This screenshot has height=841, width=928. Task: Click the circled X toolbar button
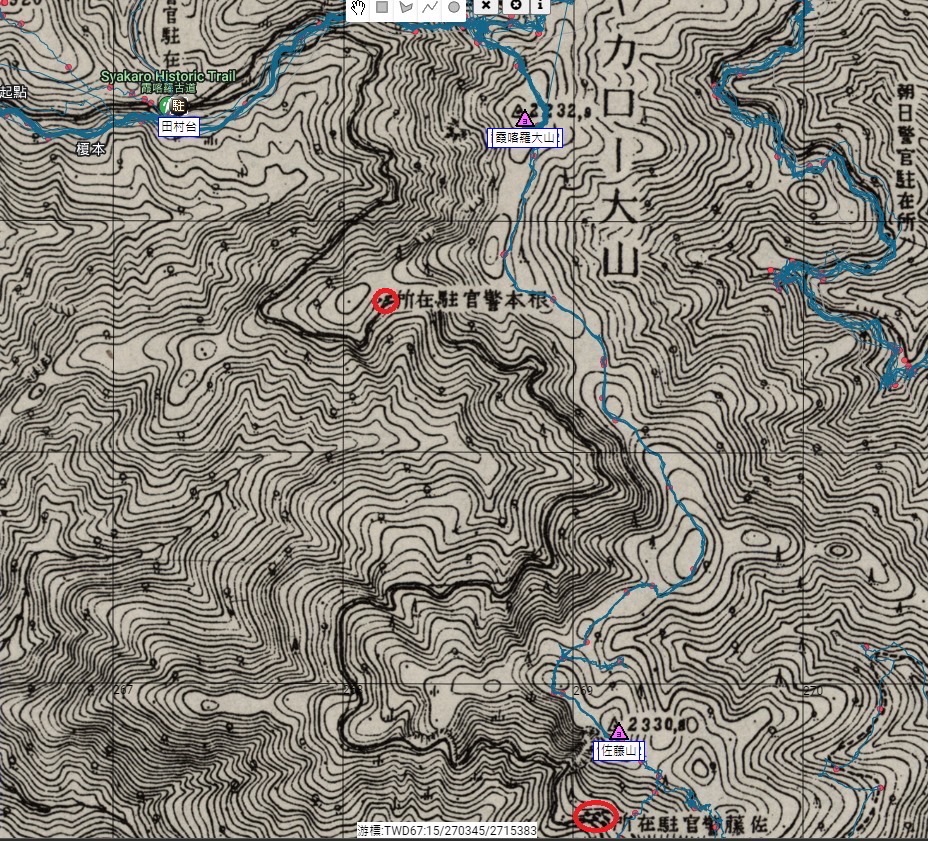tap(516, 6)
